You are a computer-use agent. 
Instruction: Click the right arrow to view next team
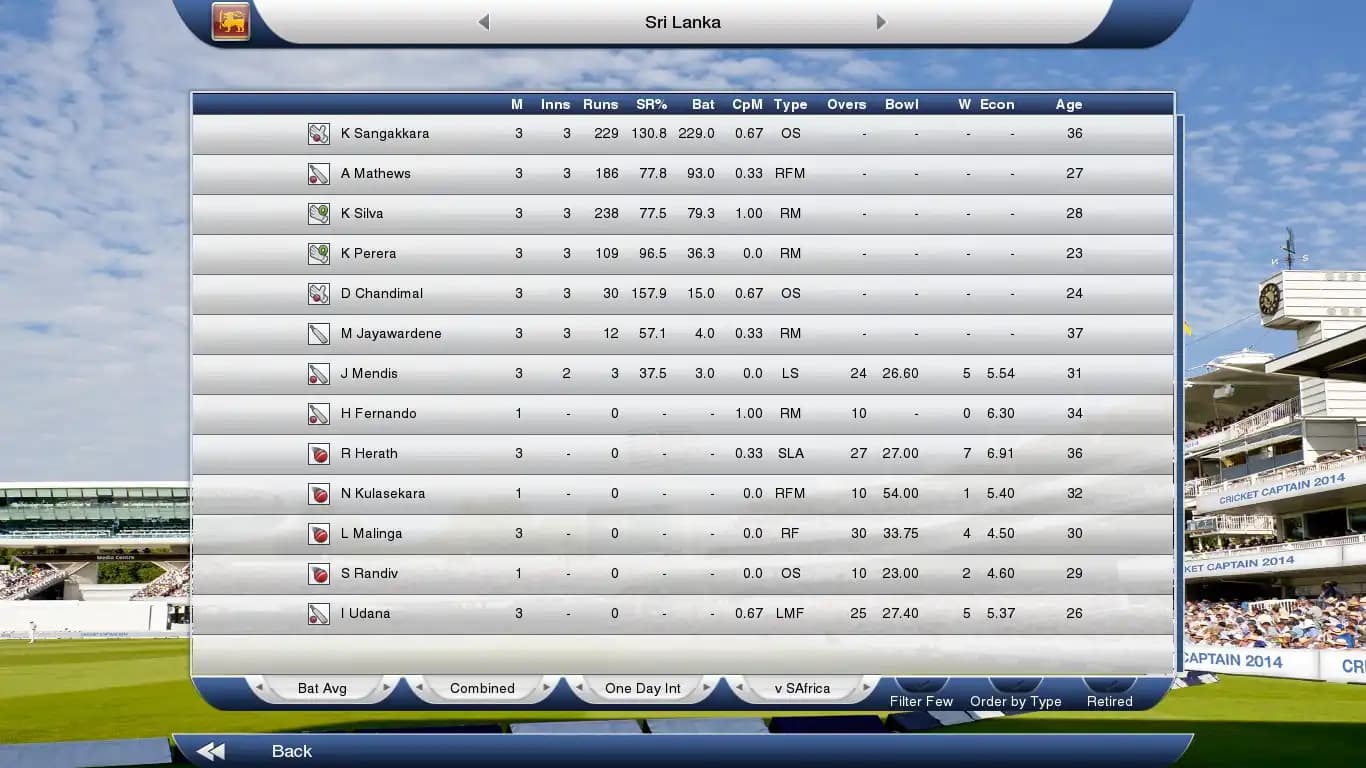[x=880, y=21]
